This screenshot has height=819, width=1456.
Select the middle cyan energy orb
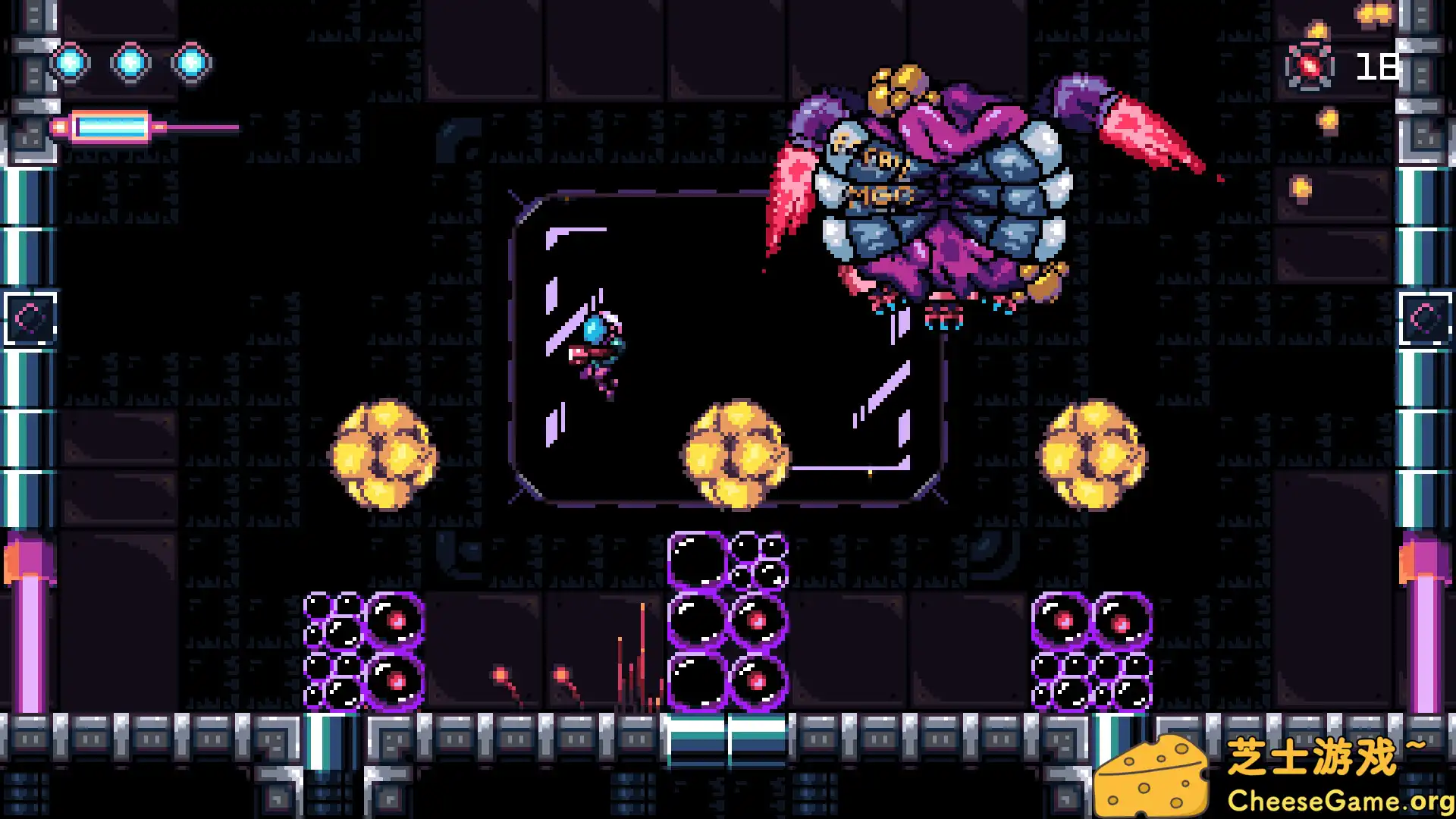coord(130,63)
